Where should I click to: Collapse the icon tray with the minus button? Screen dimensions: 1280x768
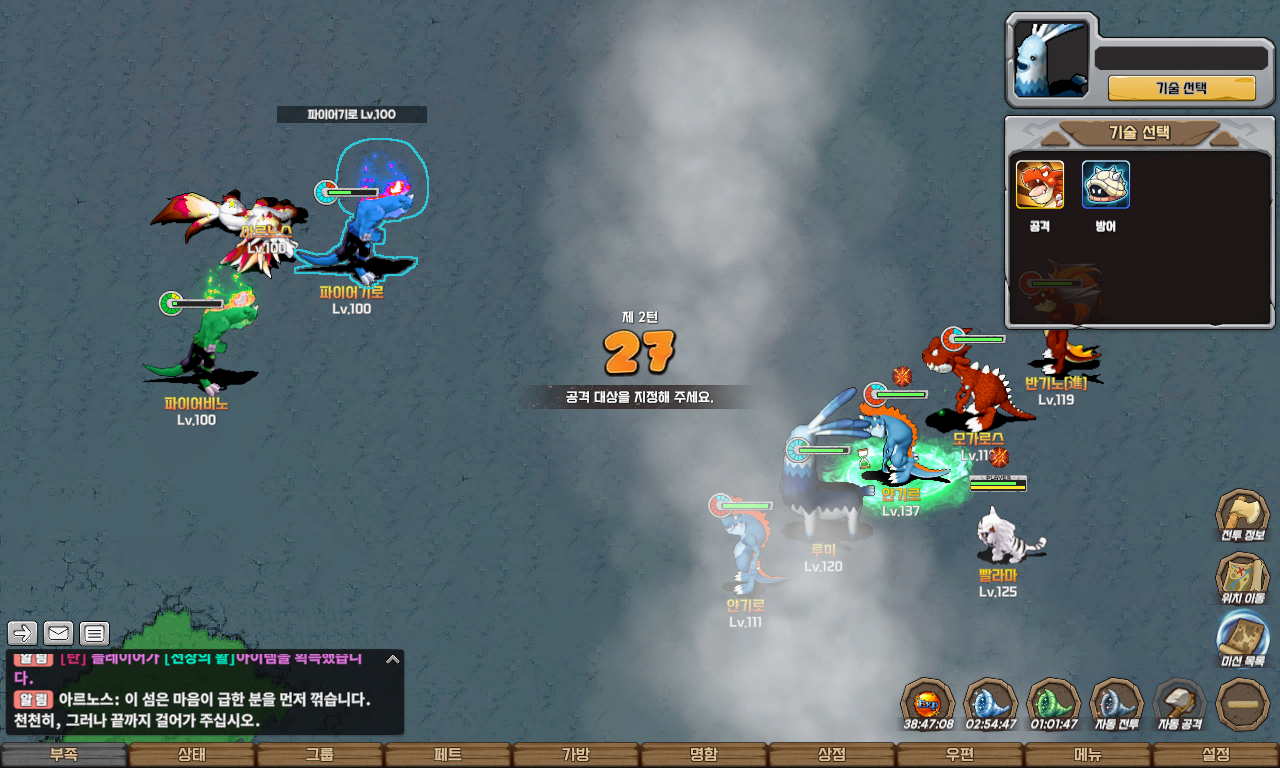click(1242, 703)
